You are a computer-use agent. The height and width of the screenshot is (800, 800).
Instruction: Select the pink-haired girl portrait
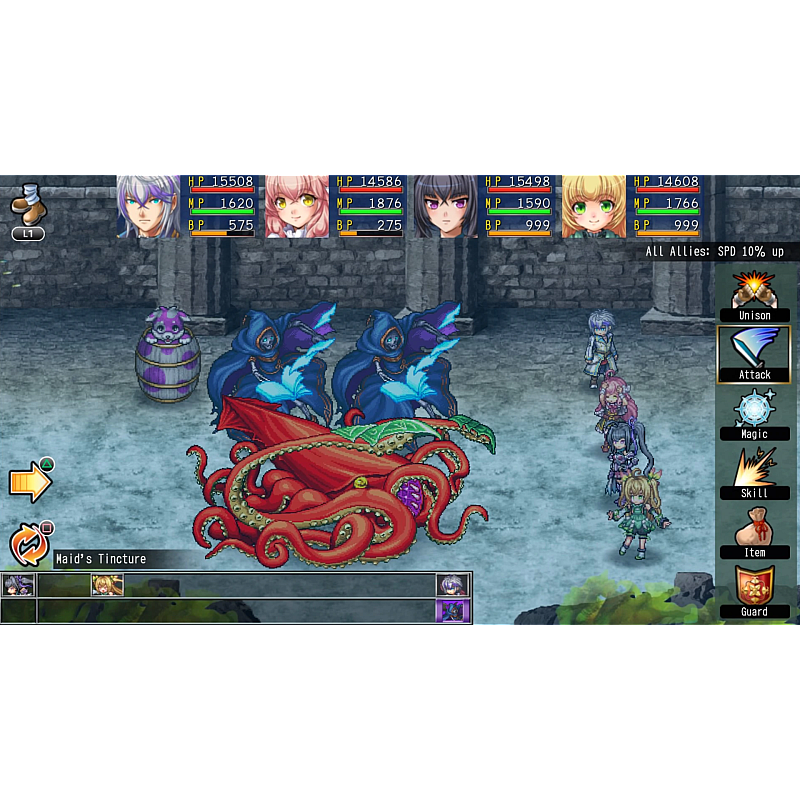coord(297,207)
